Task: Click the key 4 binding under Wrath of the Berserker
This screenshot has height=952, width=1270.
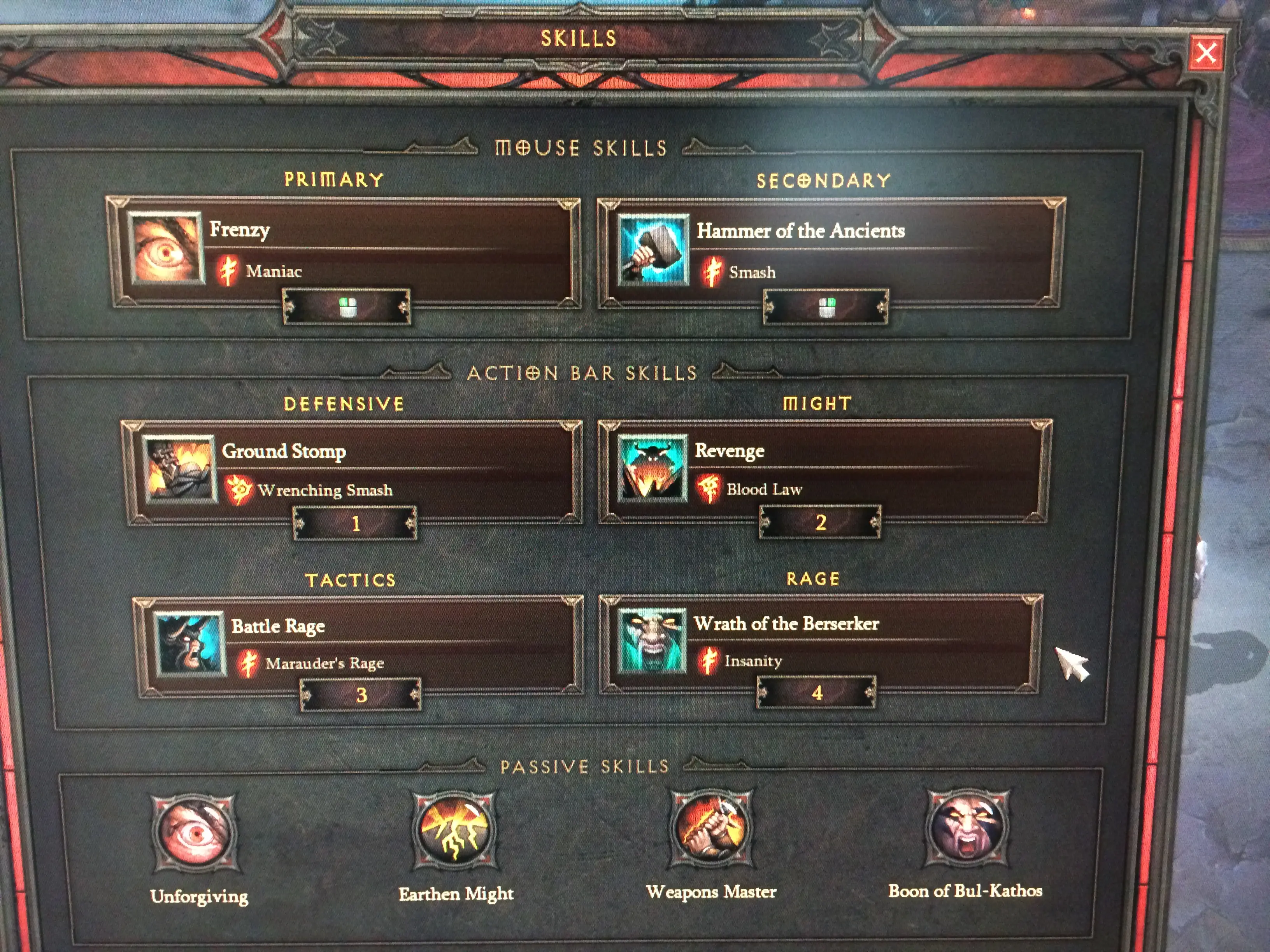Action: (x=816, y=693)
